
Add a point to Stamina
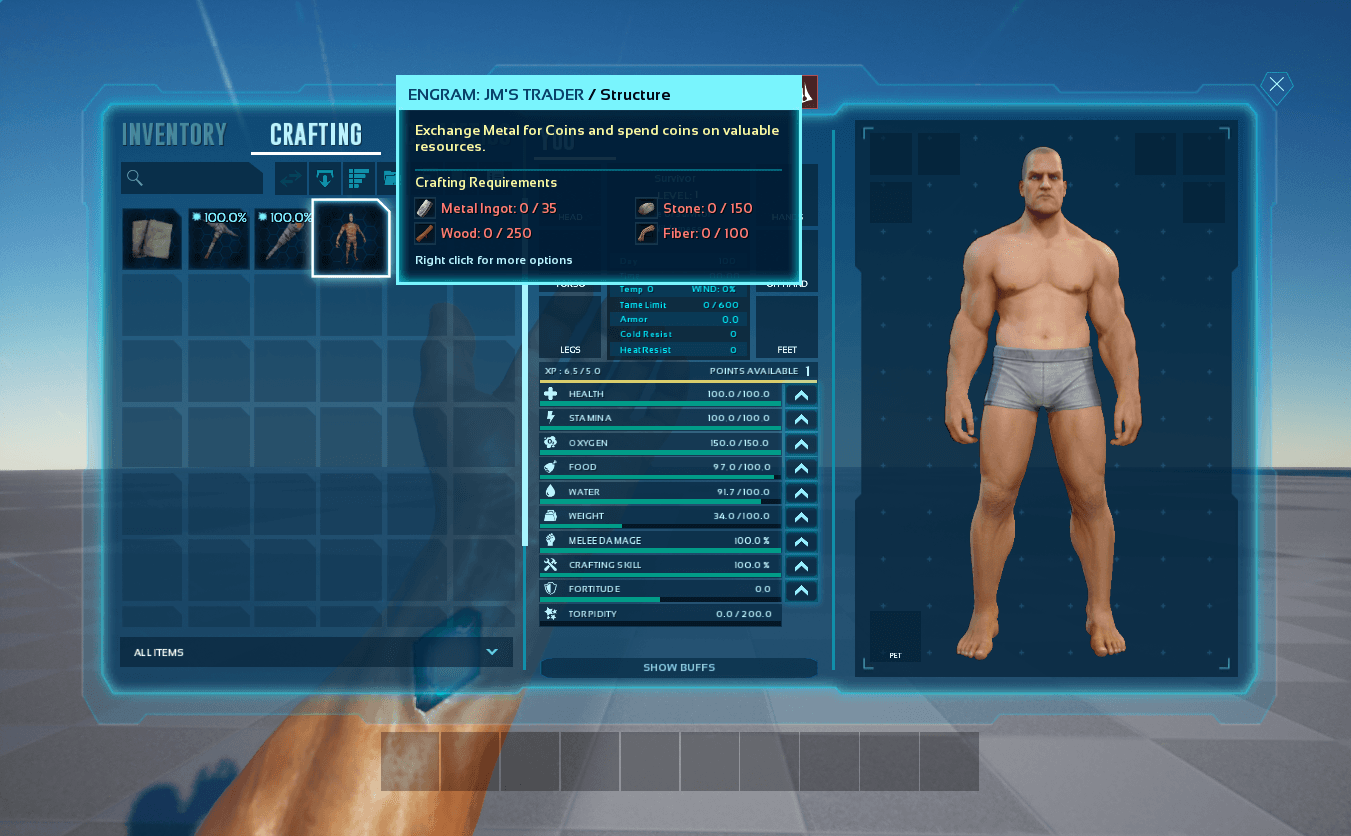click(801, 419)
